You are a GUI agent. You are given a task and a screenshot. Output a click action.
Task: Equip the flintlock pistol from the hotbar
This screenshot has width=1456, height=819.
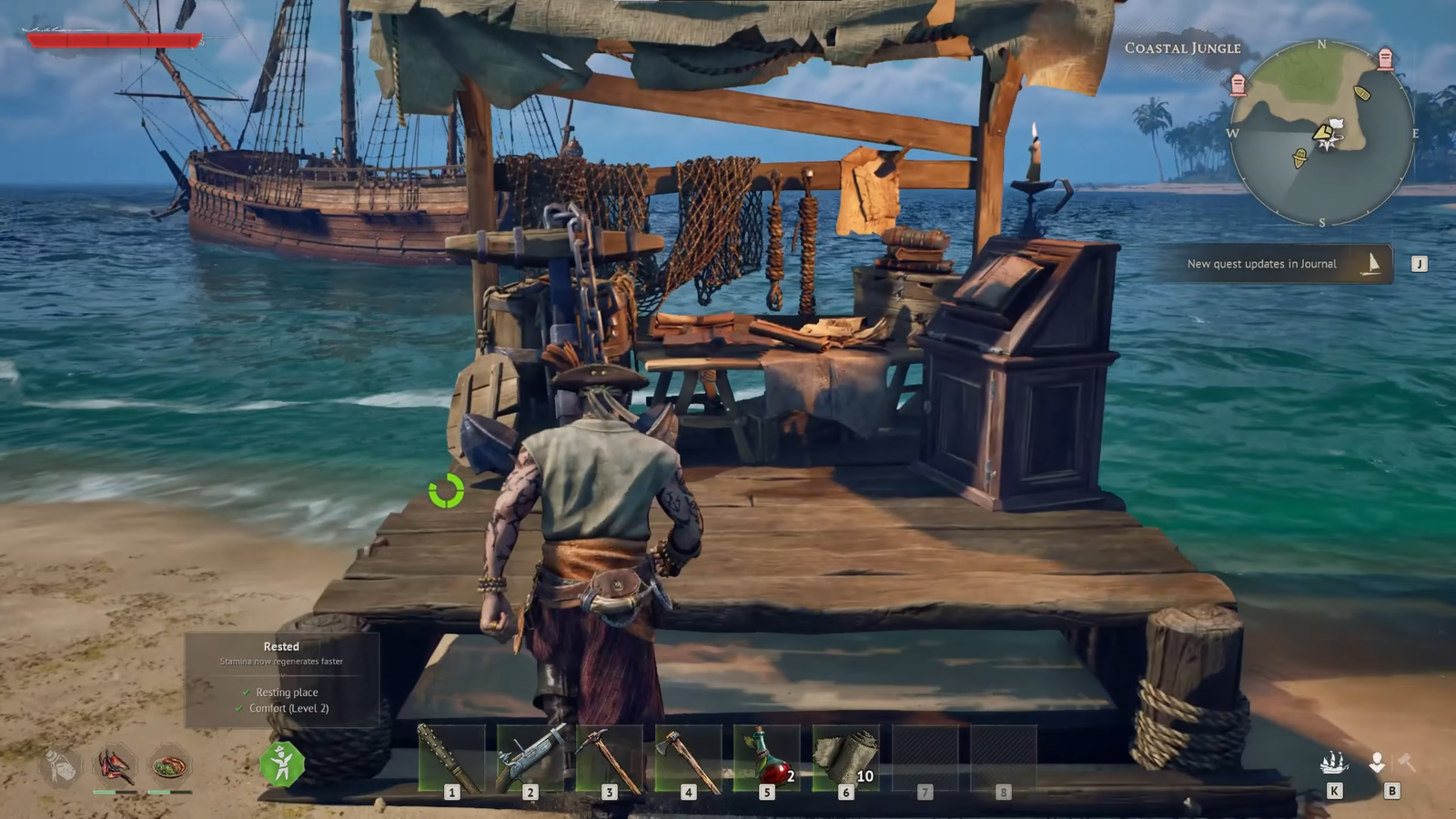[531, 758]
